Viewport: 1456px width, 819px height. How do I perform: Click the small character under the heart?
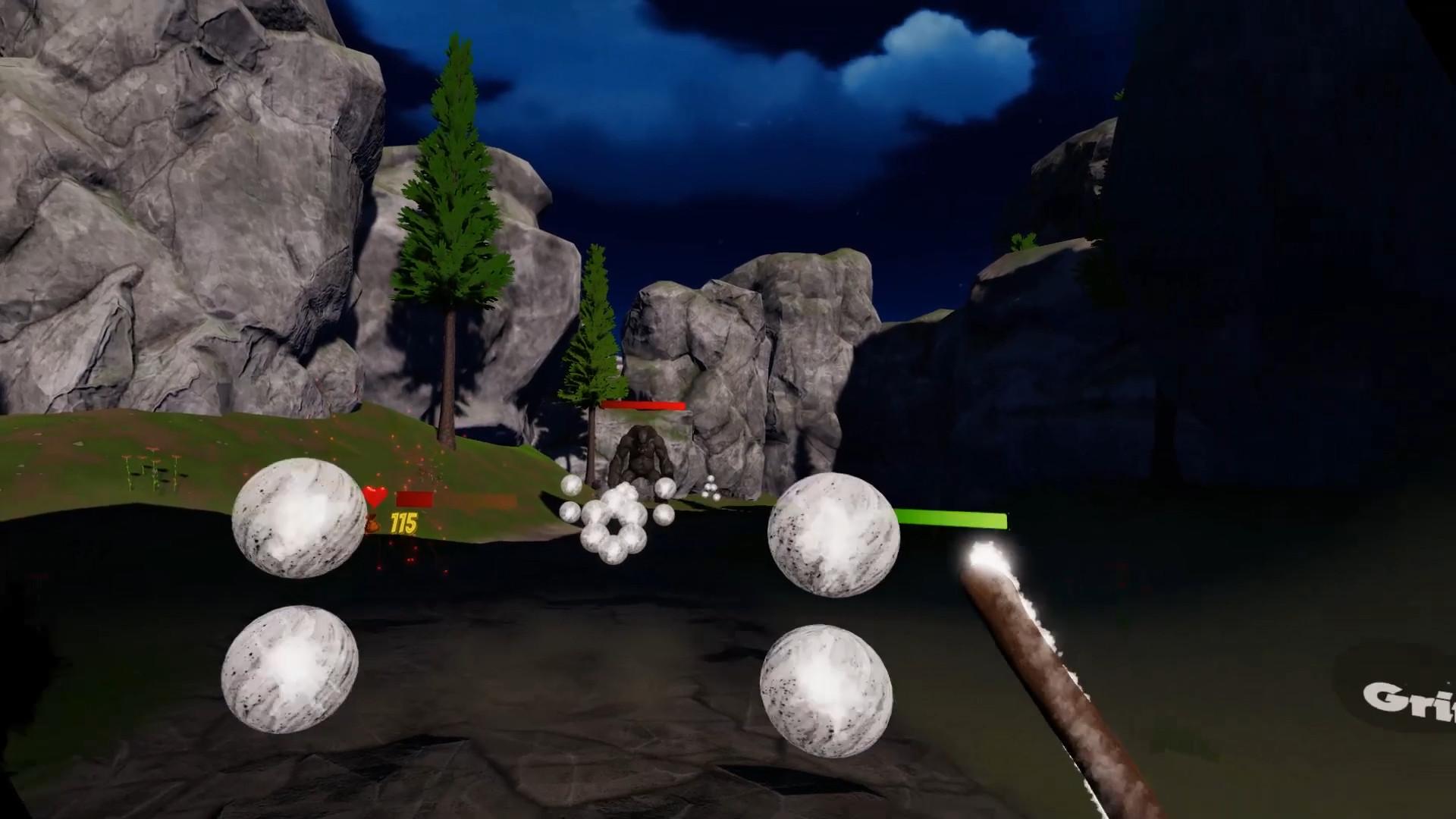pos(372,523)
